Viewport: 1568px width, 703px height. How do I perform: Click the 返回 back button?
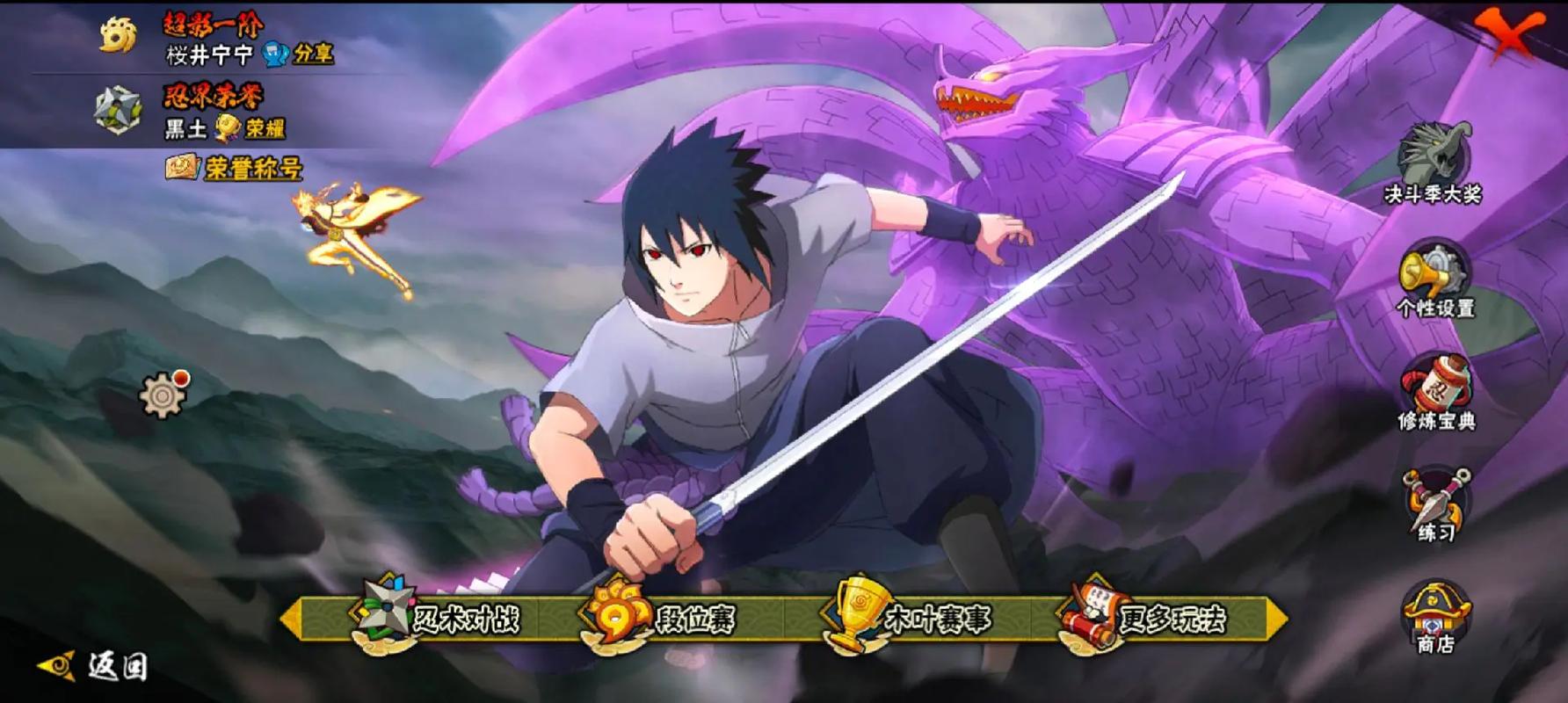coord(95,666)
